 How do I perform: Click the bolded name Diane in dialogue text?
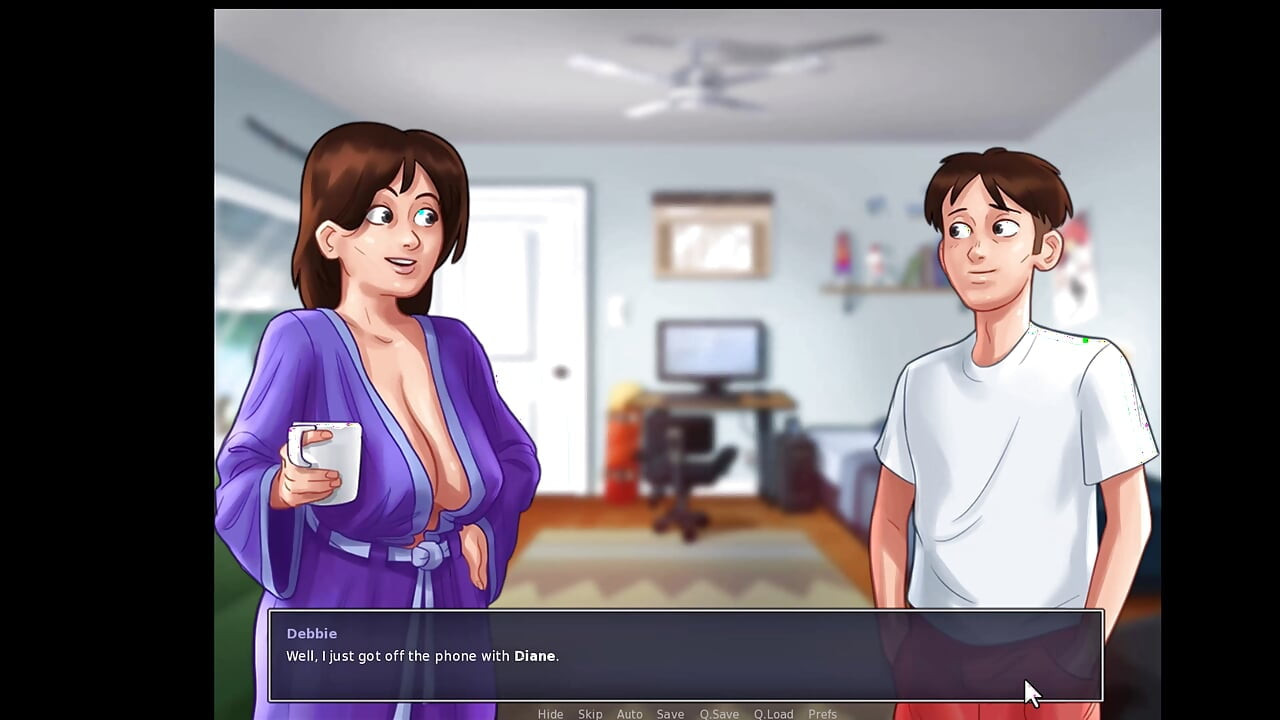tap(537, 656)
